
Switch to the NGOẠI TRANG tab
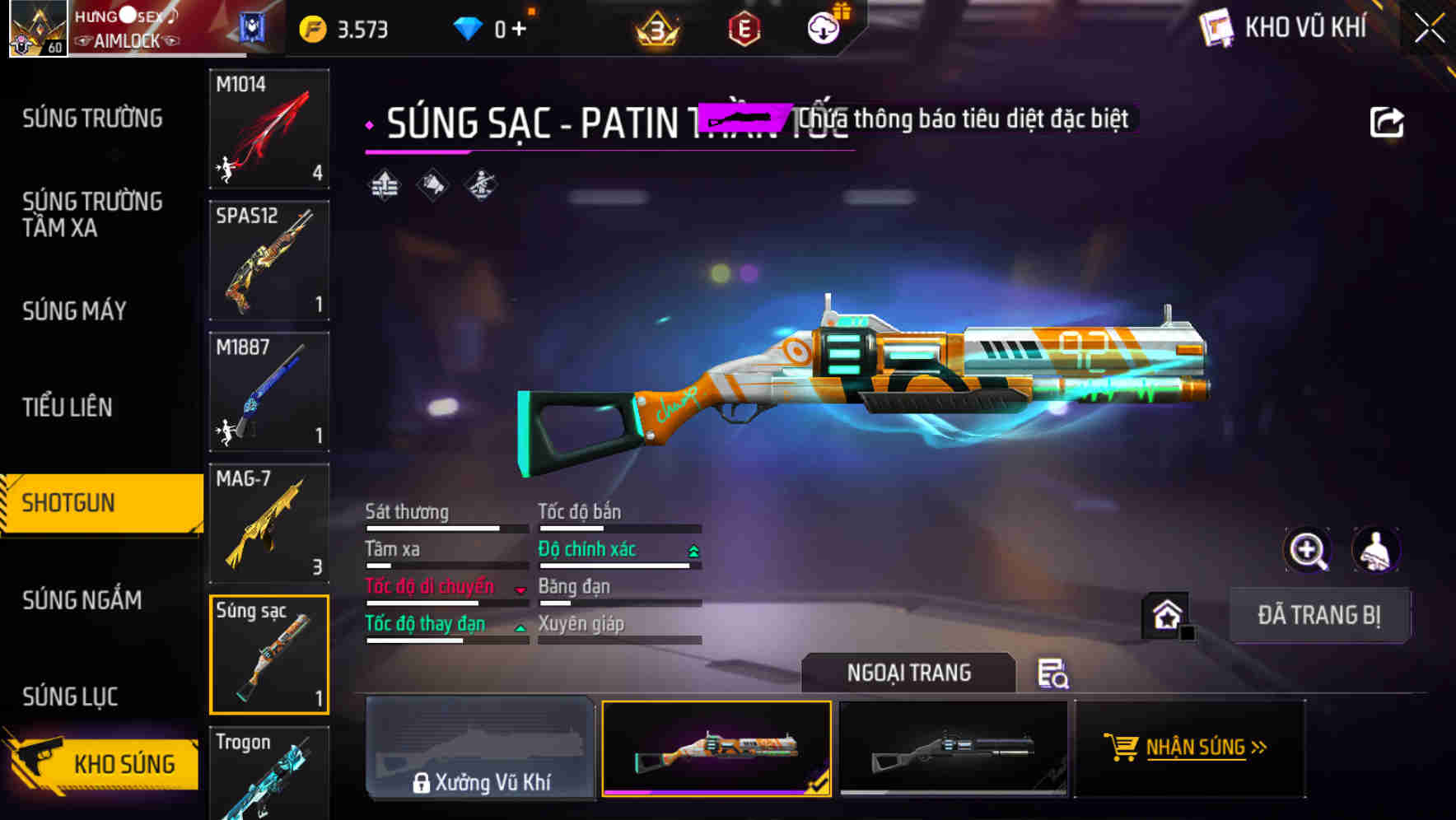click(908, 673)
